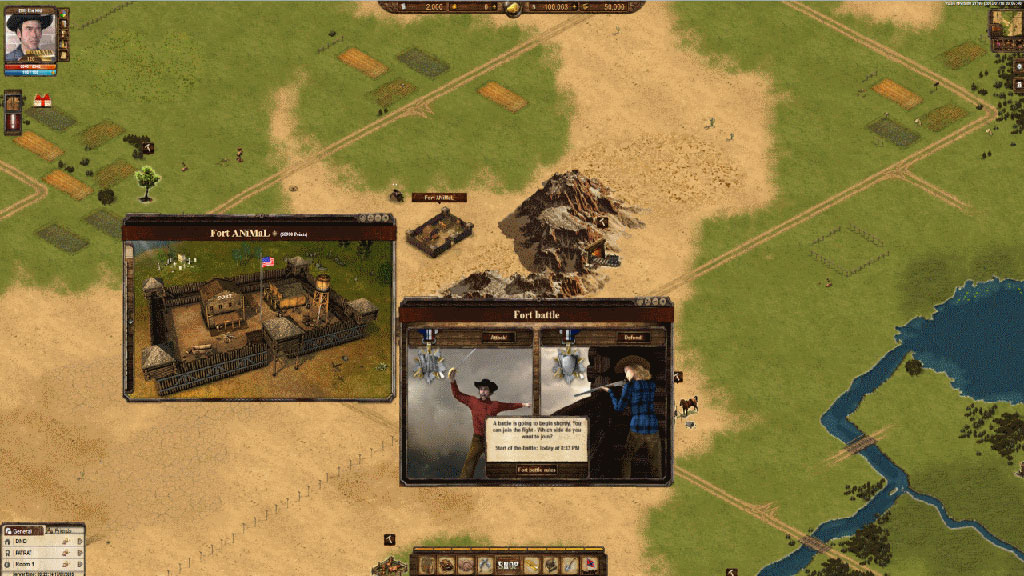Image resolution: width=1024 pixels, height=576 pixels.
Task: Switch to the General chat tab
Action: coord(22,531)
